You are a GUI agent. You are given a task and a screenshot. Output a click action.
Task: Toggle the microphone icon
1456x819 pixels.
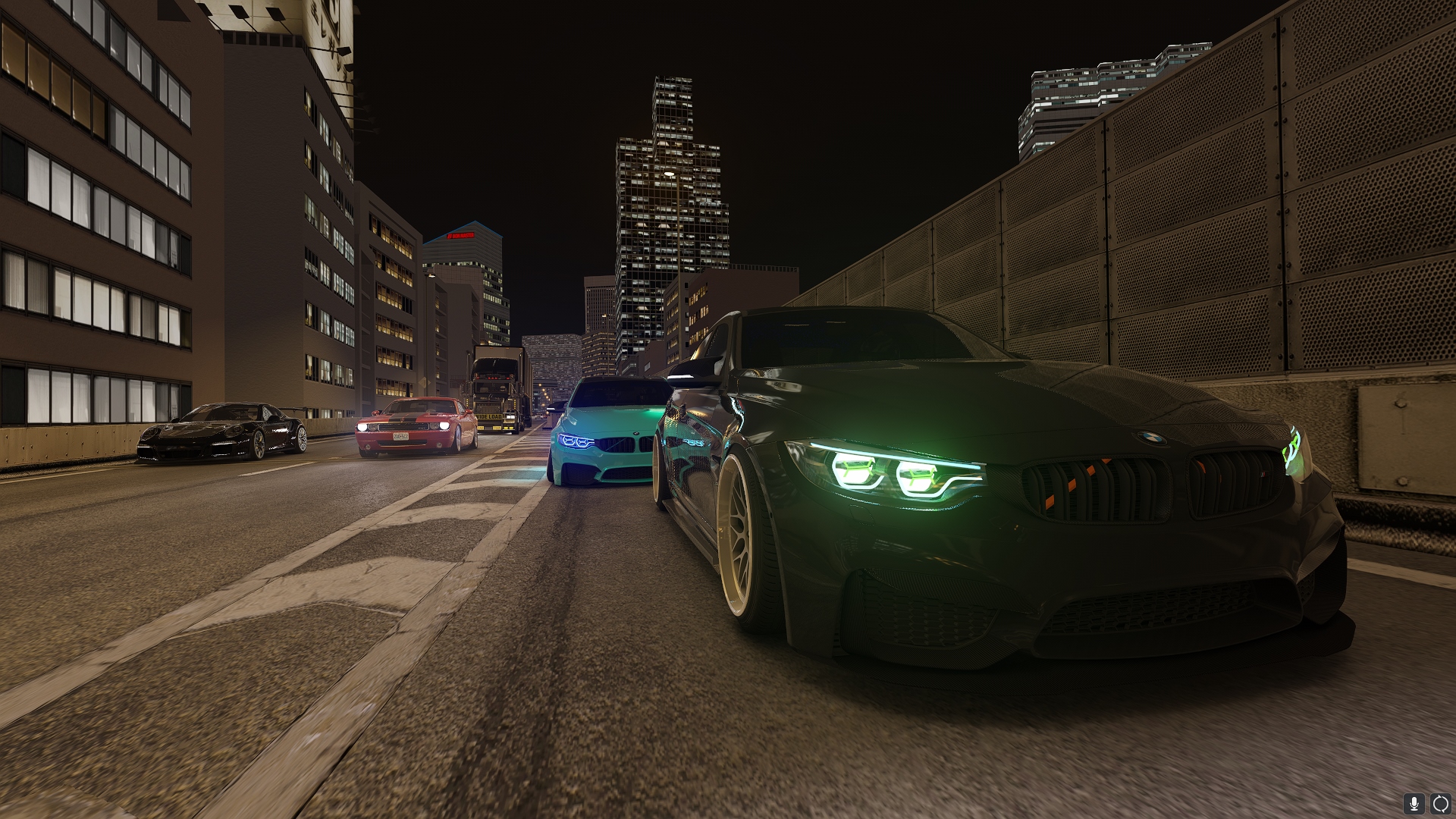(x=1413, y=803)
